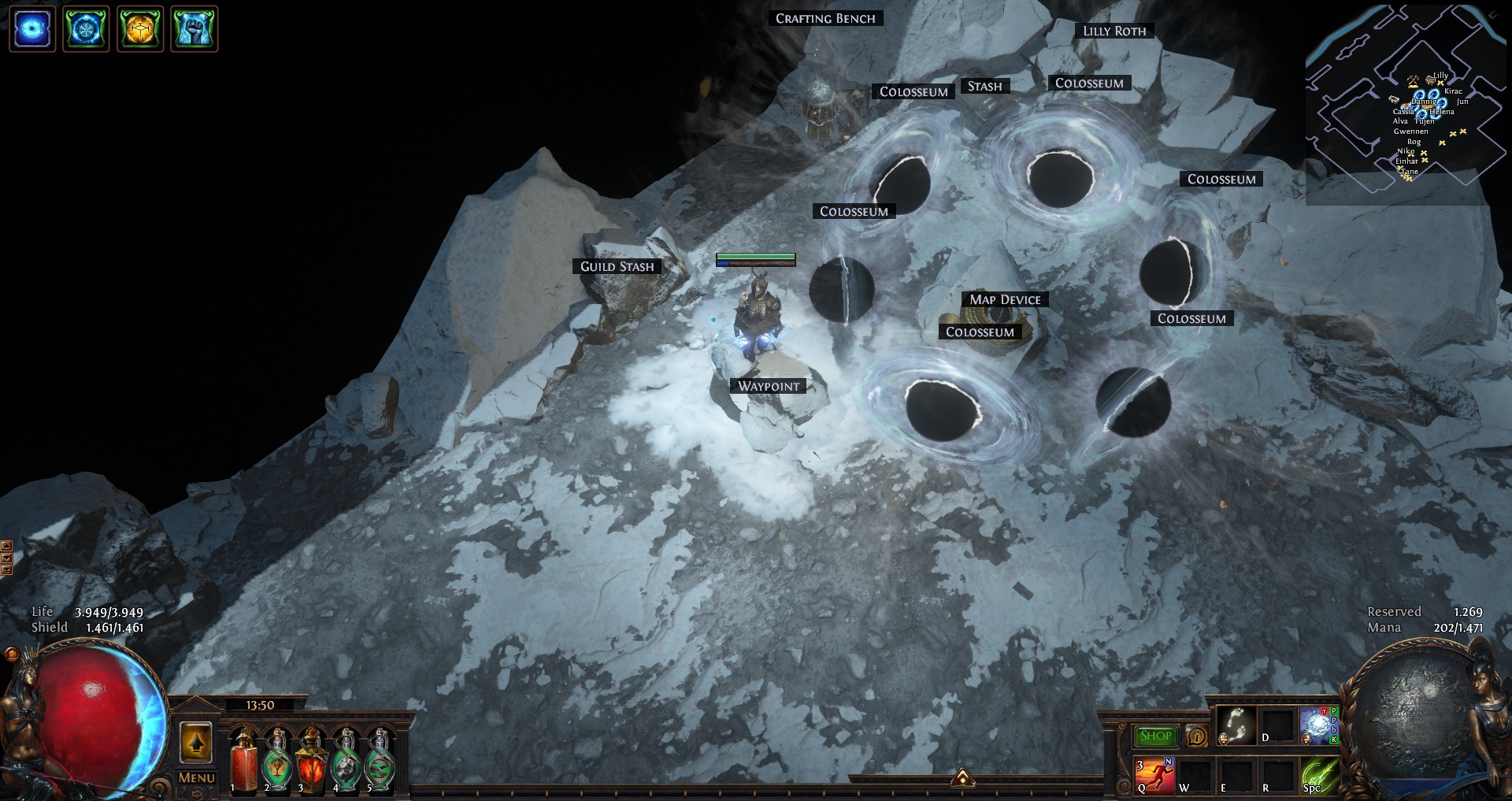This screenshot has width=1512, height=801.
Task: Click the Guild Stash label
Action: [617, 266]
